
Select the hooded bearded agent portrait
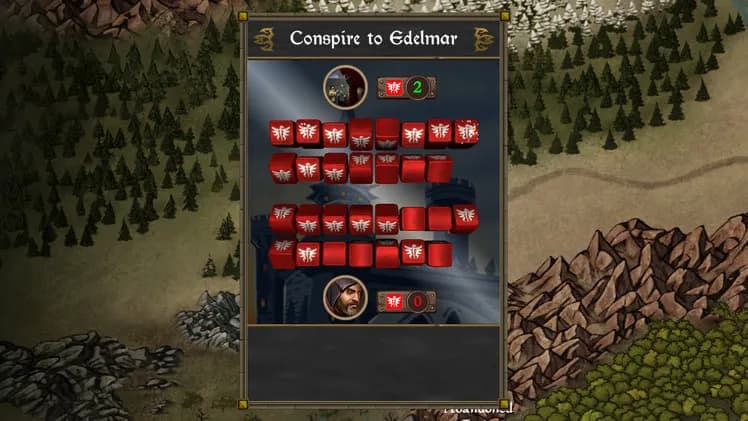coord(345,298)
